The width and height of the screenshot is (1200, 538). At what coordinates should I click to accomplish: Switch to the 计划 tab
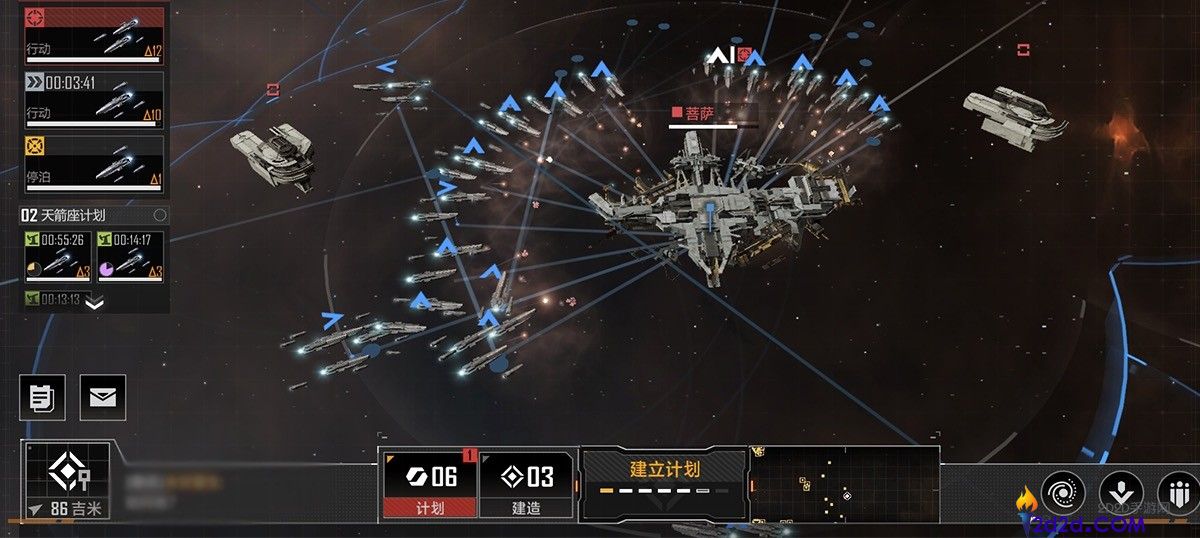[x=429, y=483]
